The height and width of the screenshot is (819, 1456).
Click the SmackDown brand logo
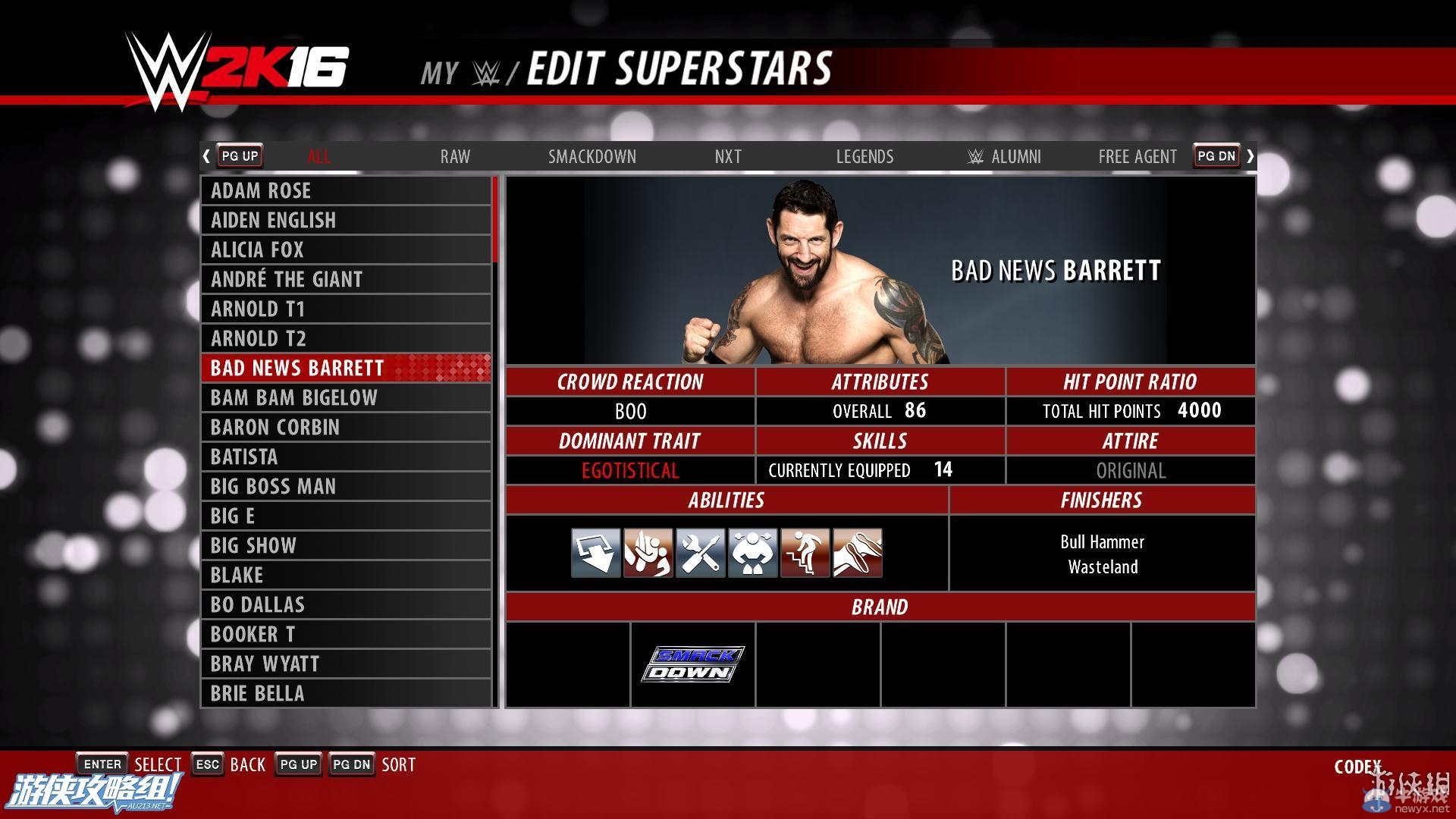[692, 664]
